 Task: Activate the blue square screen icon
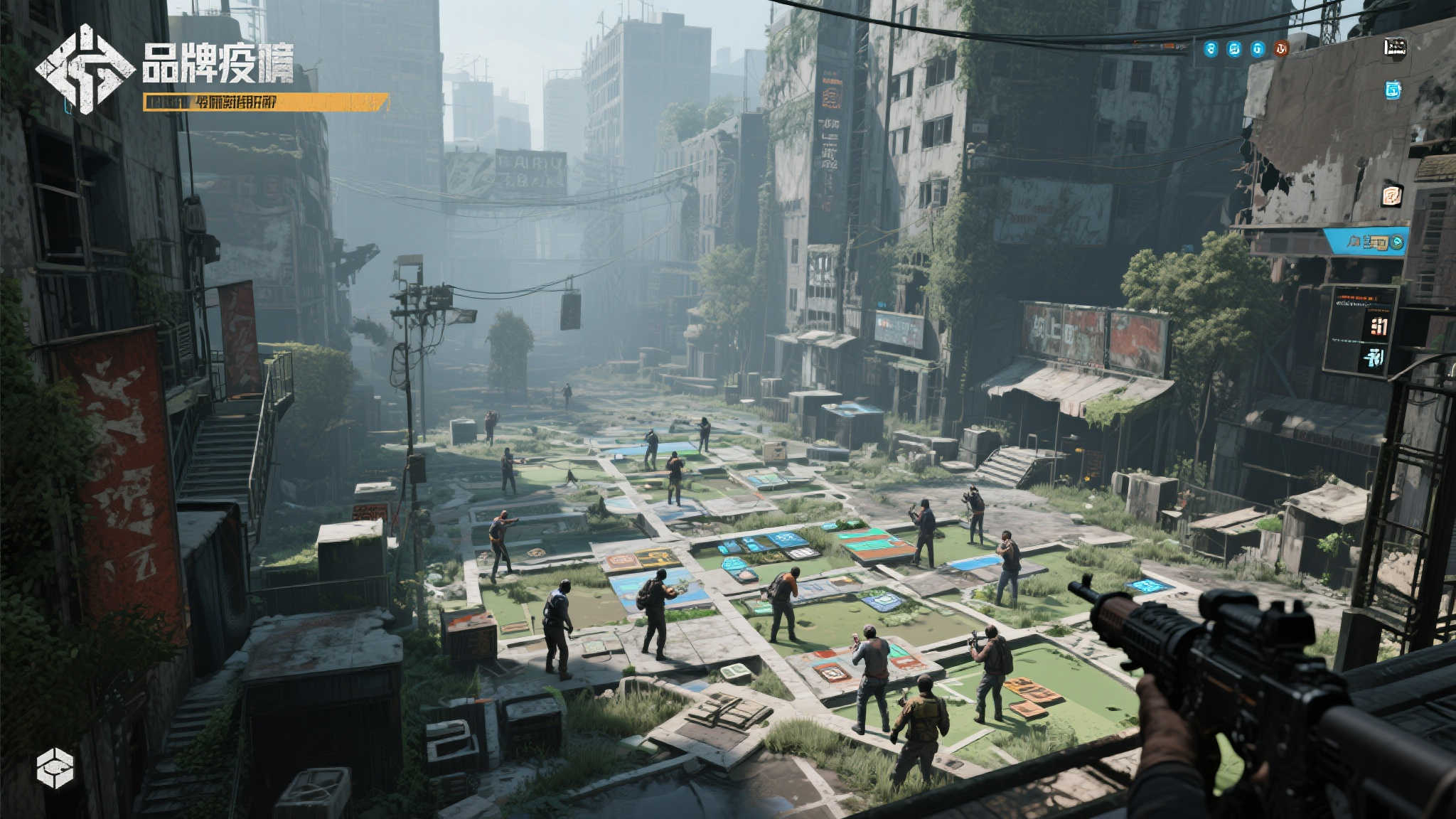pyautogui.click(x=1393, y=90)
